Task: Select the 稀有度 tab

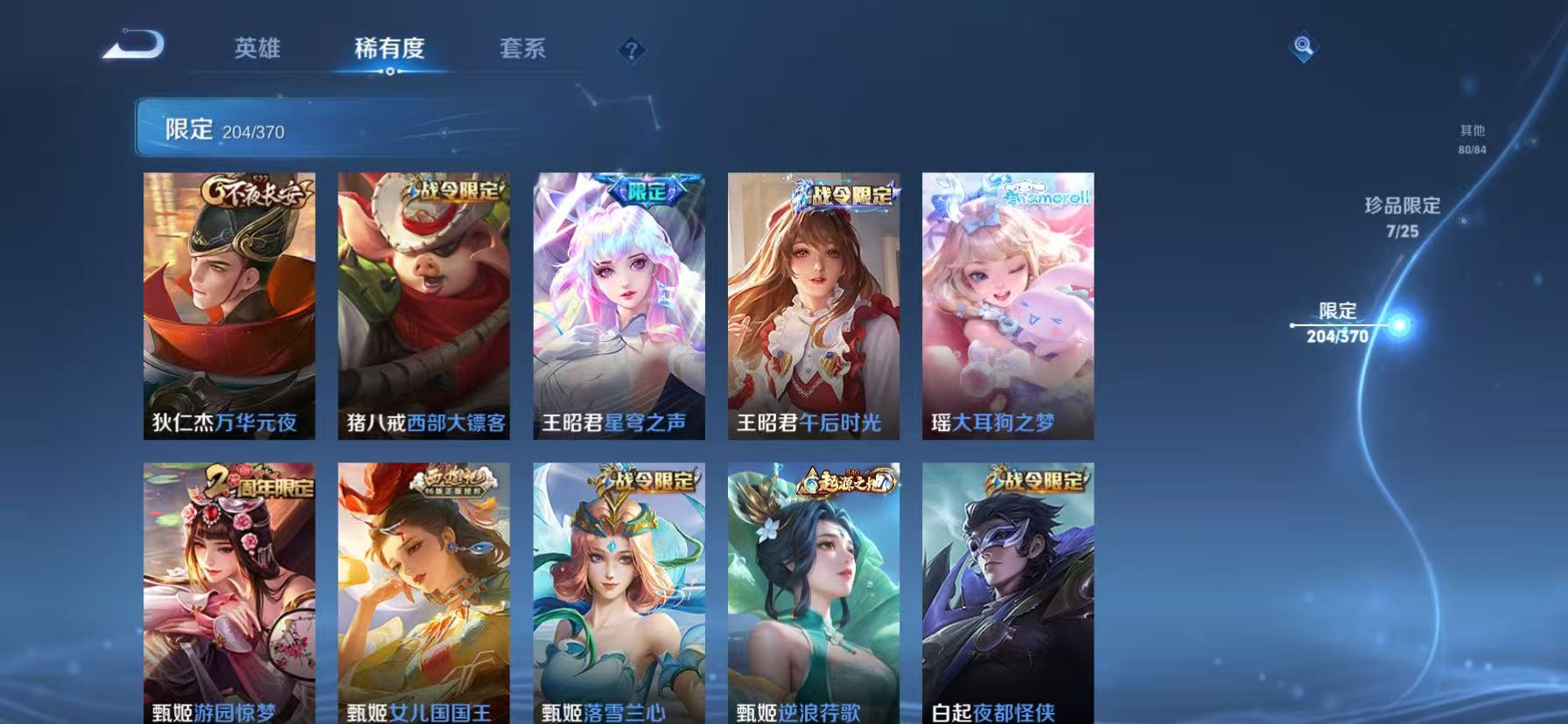Action: 391,50
